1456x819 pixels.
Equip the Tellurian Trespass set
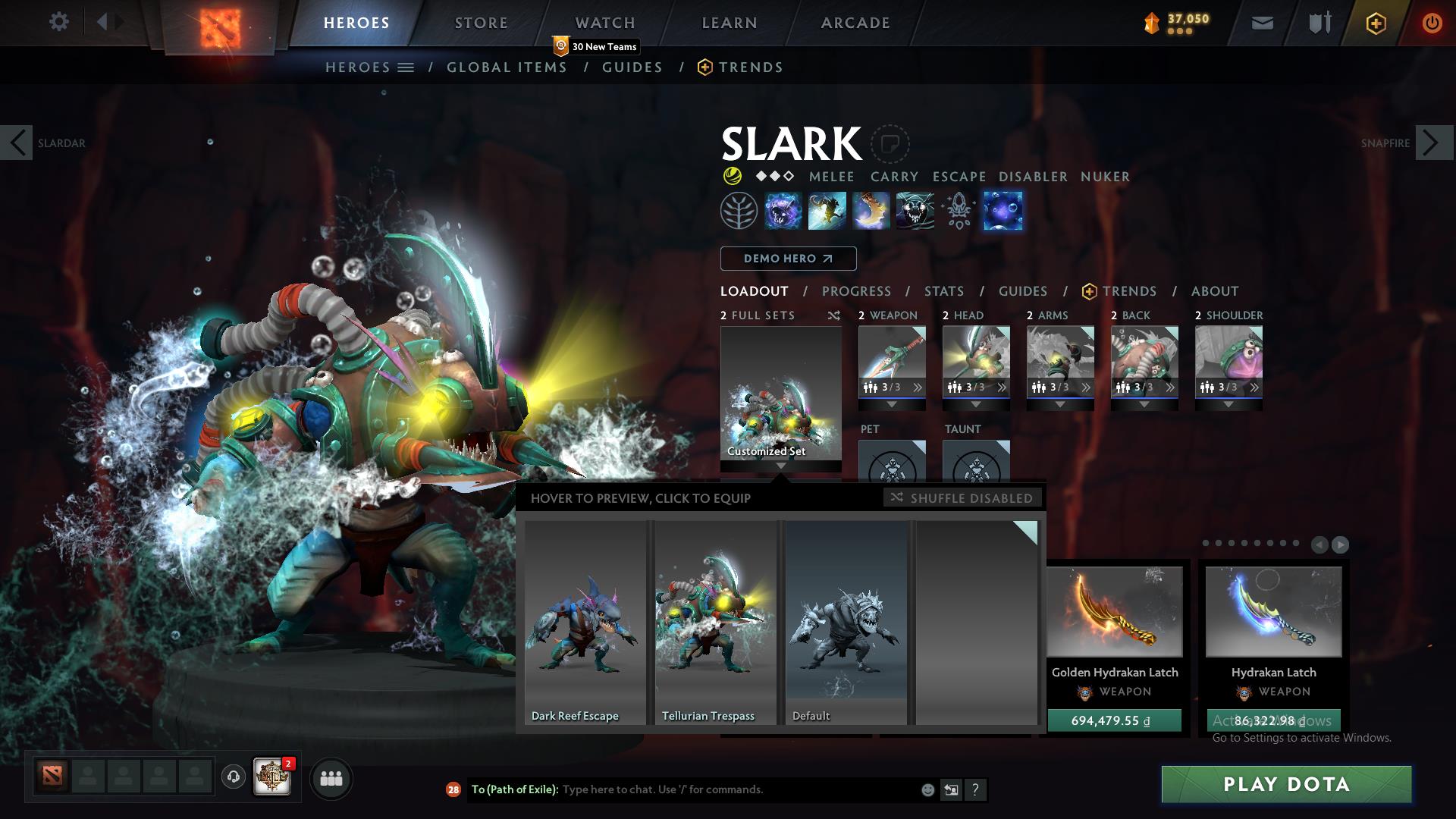(715, 622)
